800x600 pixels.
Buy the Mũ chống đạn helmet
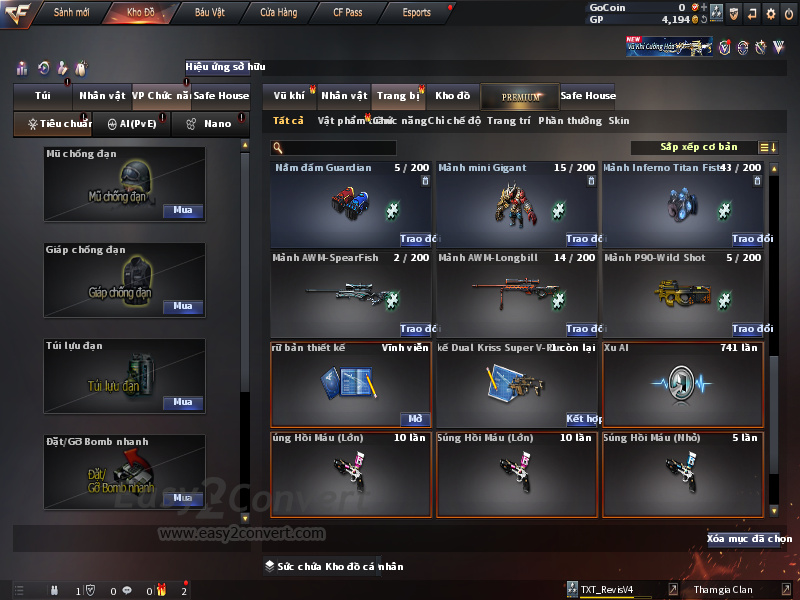(x=183, y=211)
